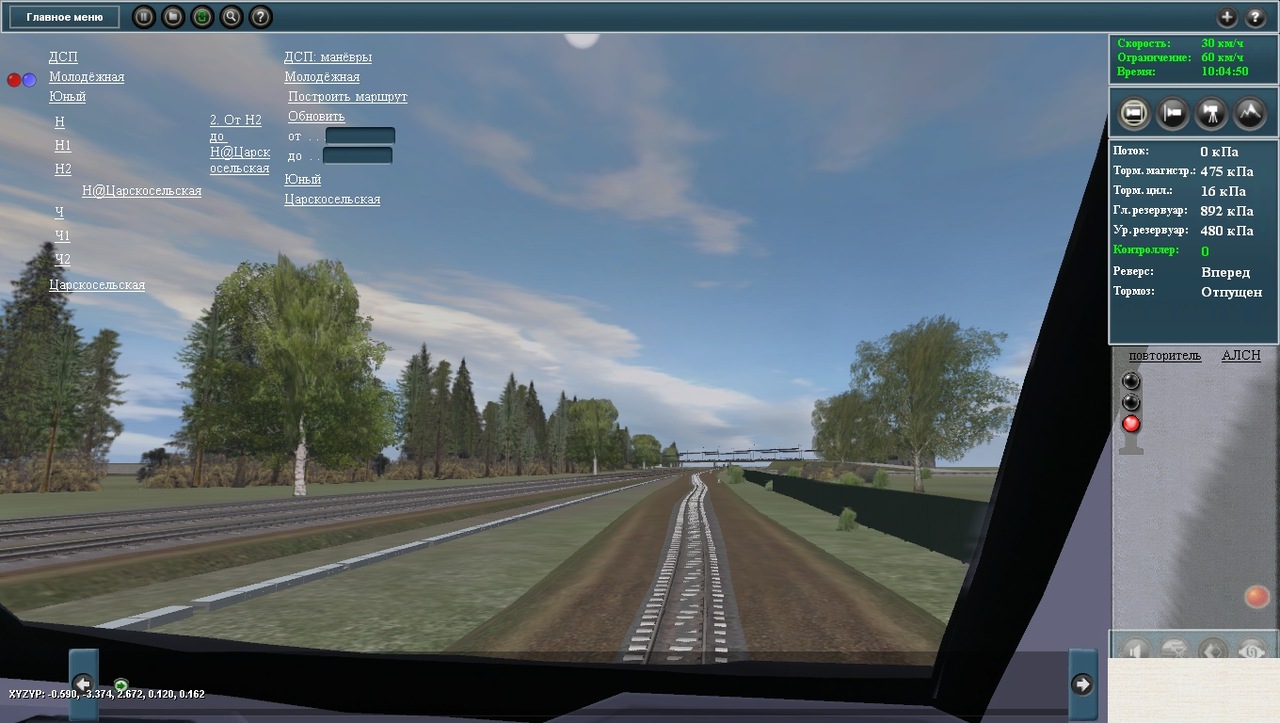Click Построить маршрут to build a route
The width and height of the screenshot is (1280, 723).
click(x=347, y=97)
